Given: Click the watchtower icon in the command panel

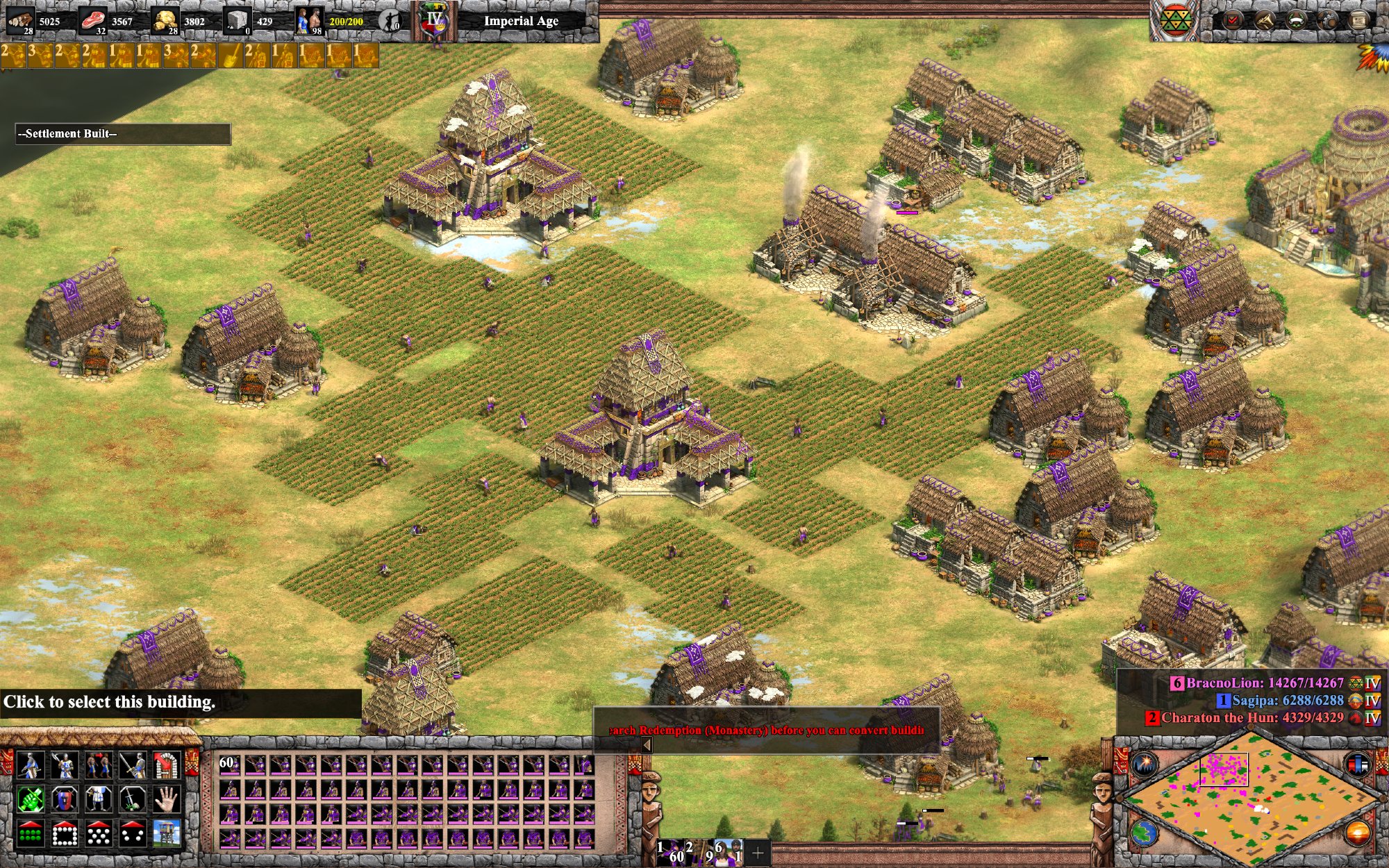Looking at the screenshot, I should coord(166,834).
